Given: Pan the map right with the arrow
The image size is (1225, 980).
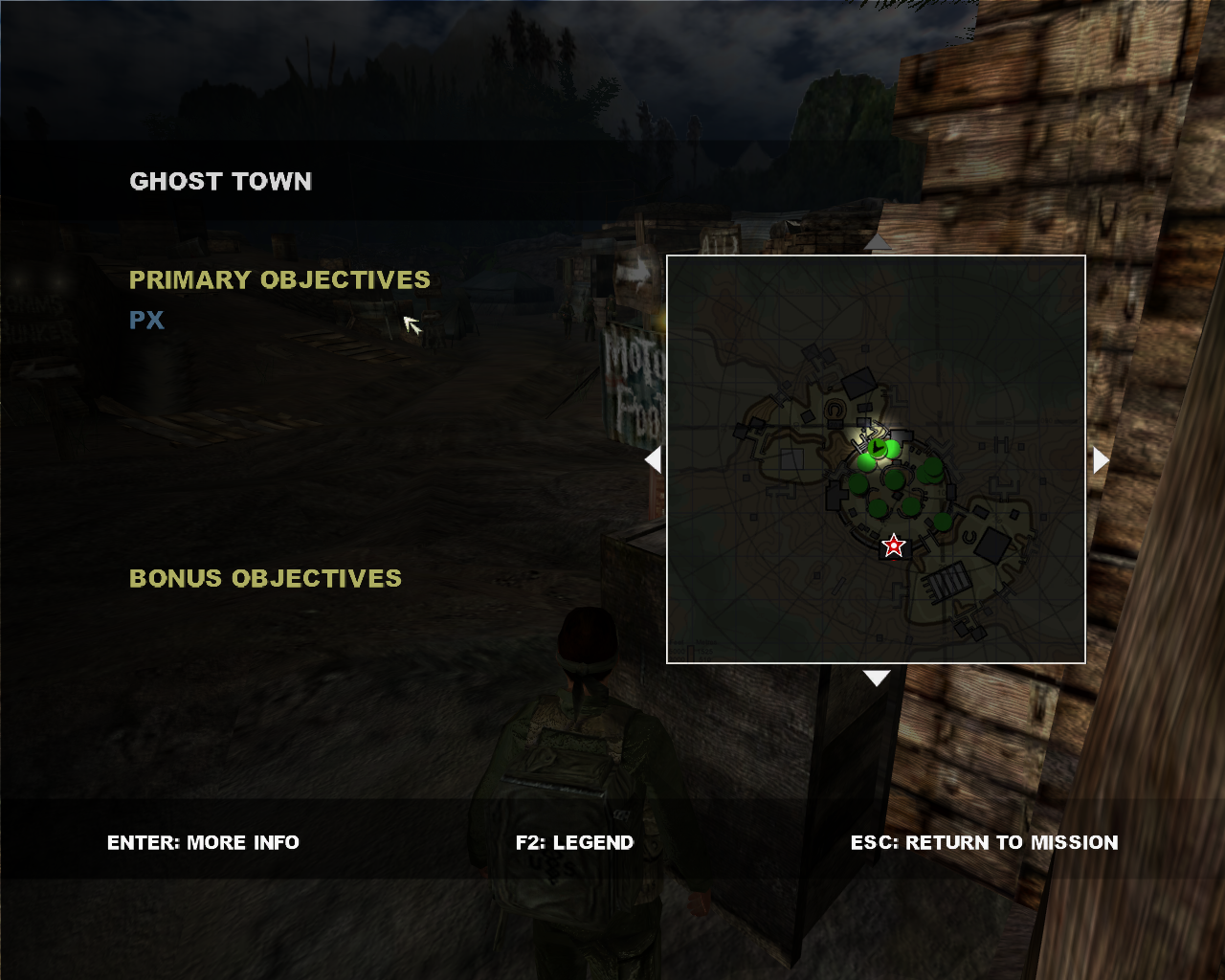Looking at the screenshot, I should tap(1101, 460).
